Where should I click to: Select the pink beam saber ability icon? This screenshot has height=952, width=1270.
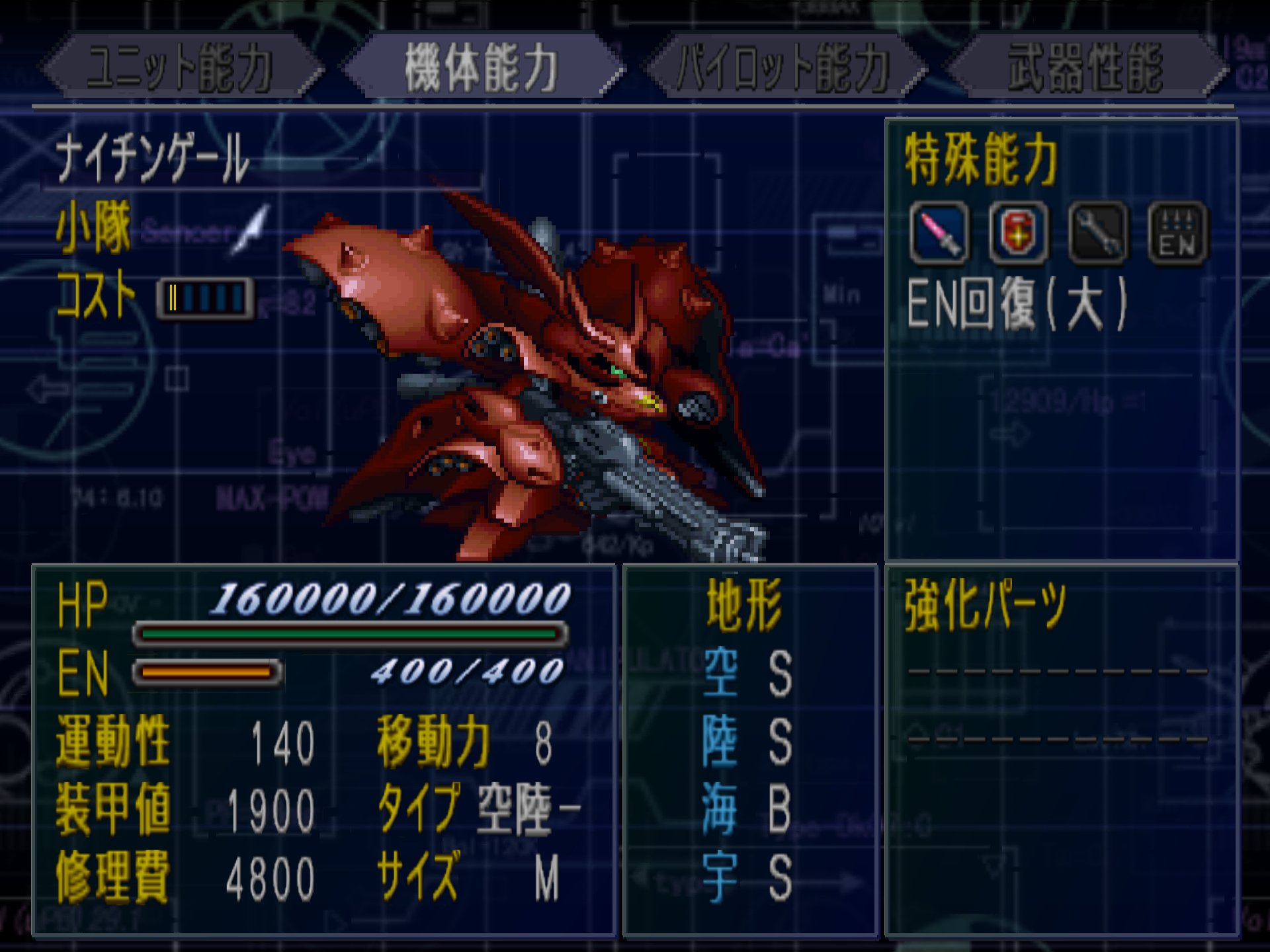[x=939, y=233]
